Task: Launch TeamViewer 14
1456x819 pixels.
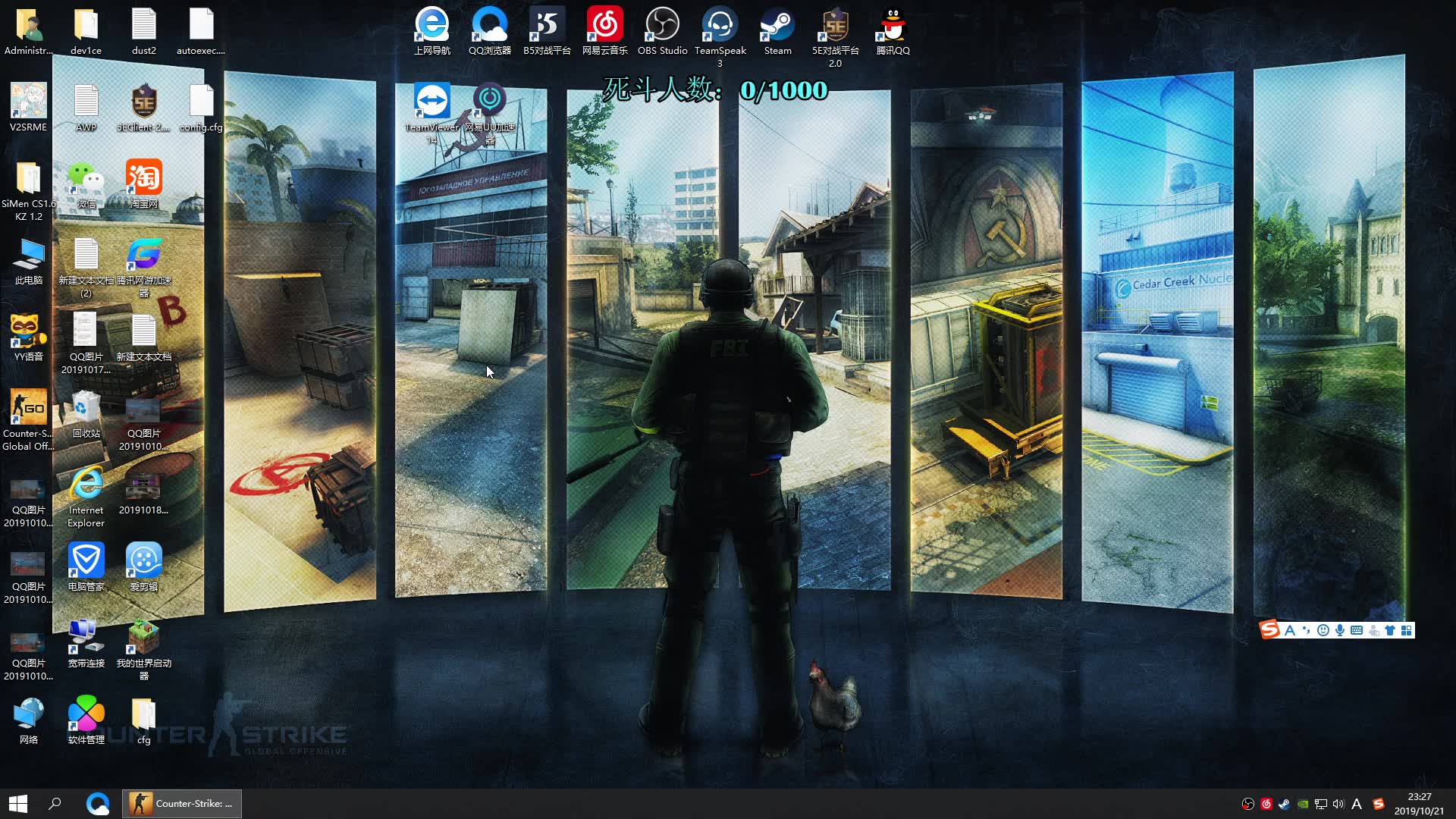Action: point(431,99)
